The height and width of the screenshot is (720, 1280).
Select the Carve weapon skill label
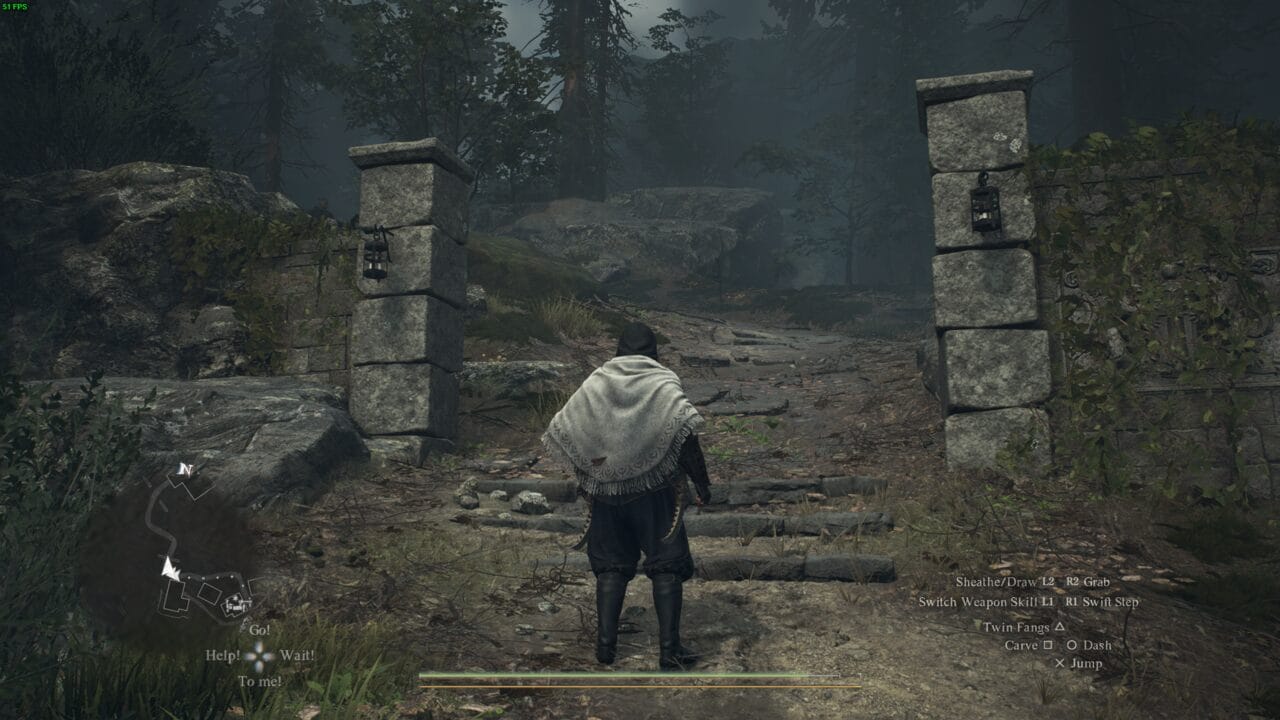click(x=1020, y=645)
